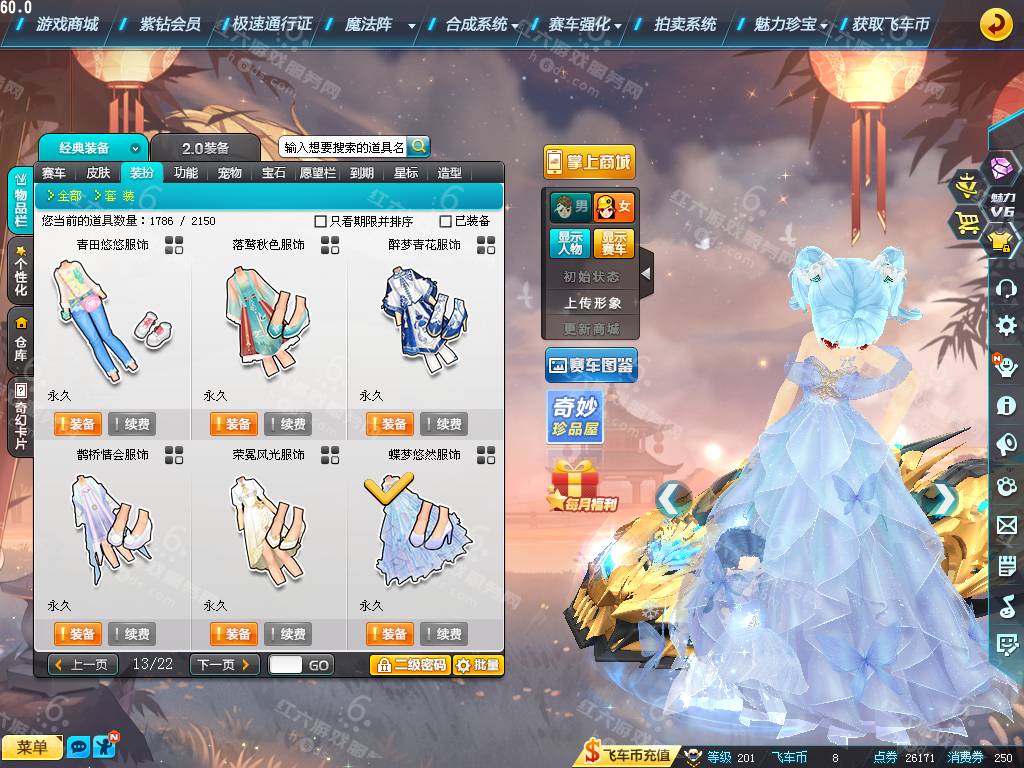Open the 拍卖系统 auction system
1024x768 pixels.
(685, 24)
